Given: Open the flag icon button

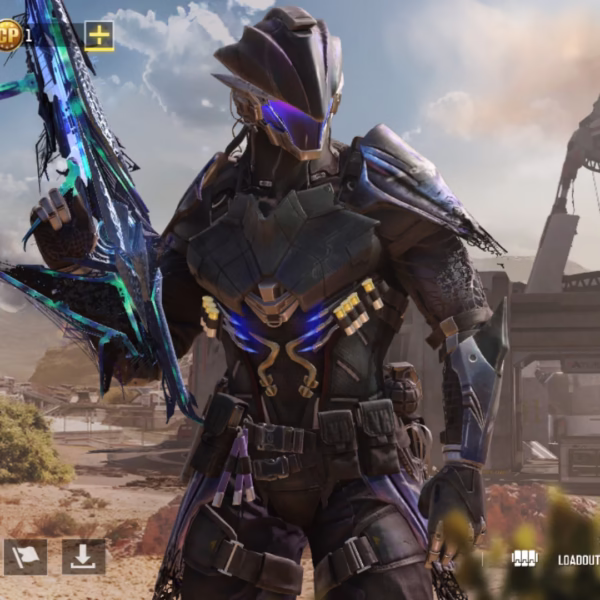Looking at the screenshot, I should [25, 557].
